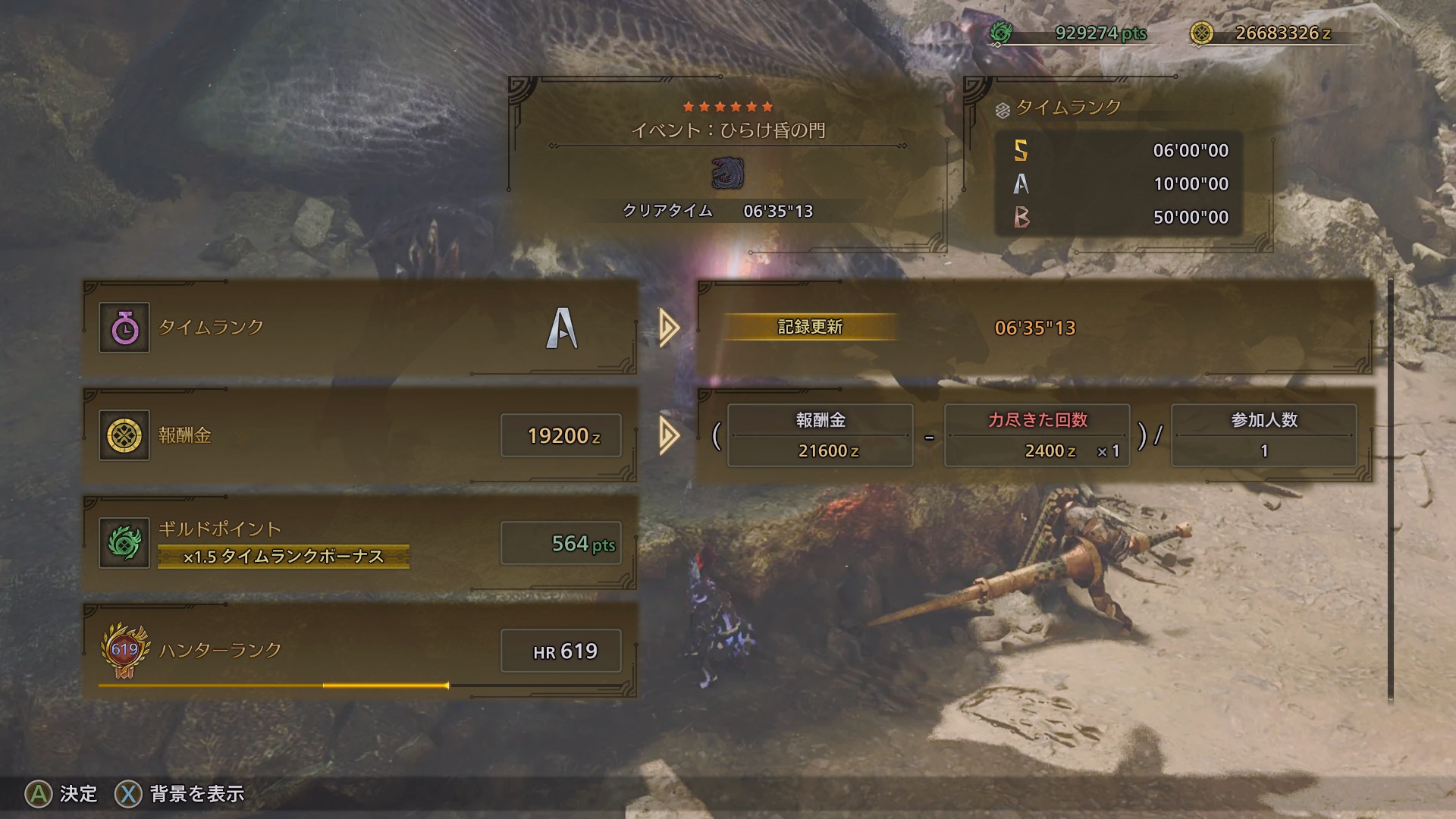This screenshot has width=1456, height=819.
Task: Select the ハンターランク result row
Action: tap(359, 651)
